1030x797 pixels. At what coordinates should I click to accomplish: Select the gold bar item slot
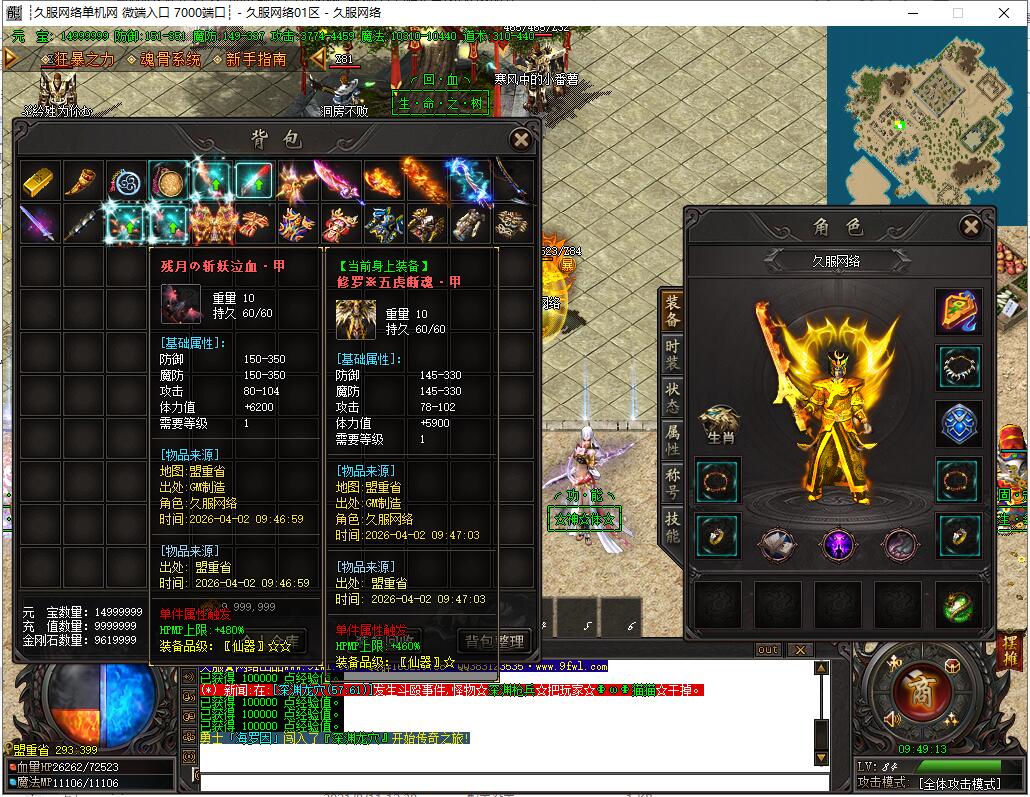39,181
